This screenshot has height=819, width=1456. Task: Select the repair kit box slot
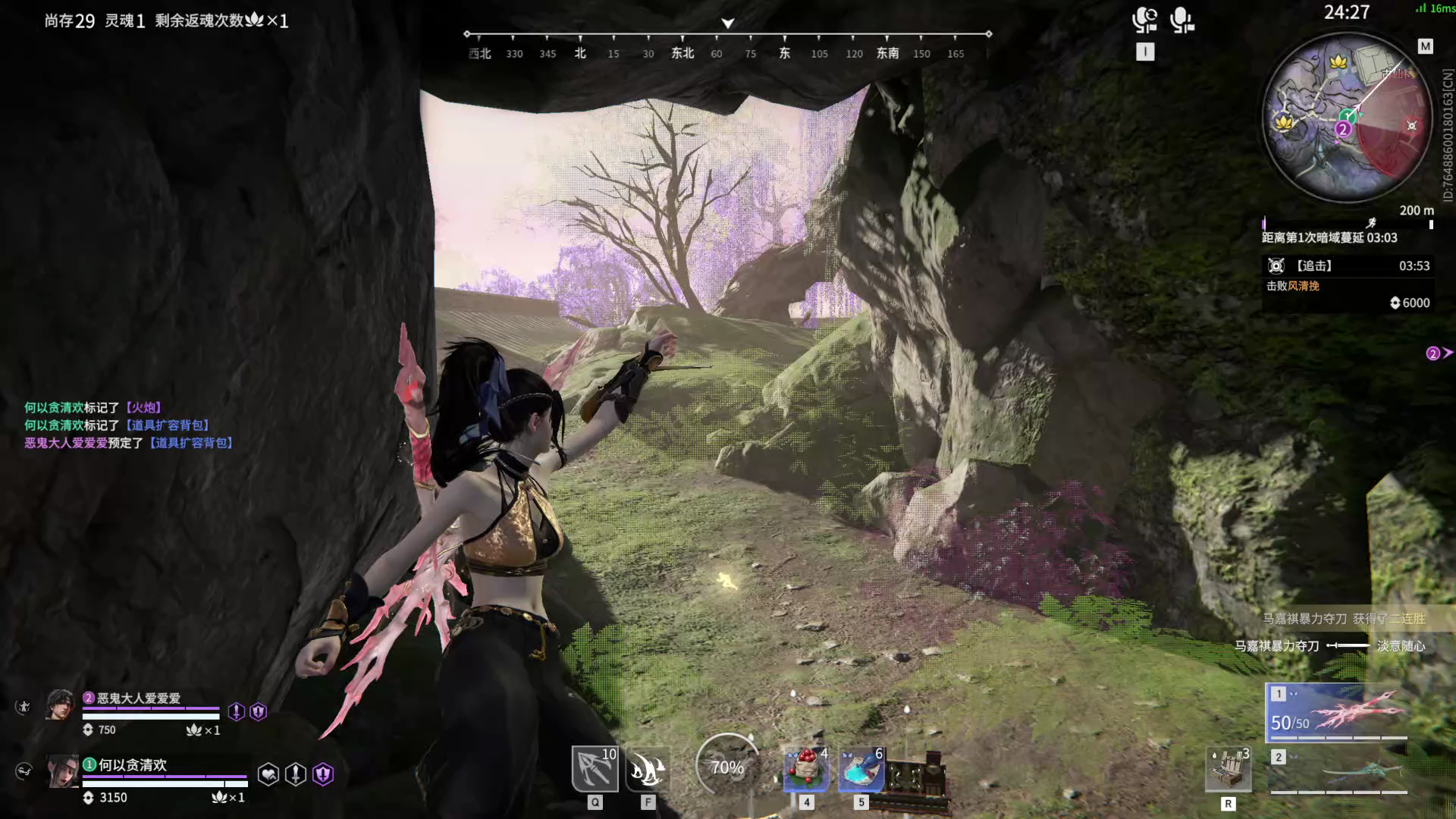point(1228,769)
